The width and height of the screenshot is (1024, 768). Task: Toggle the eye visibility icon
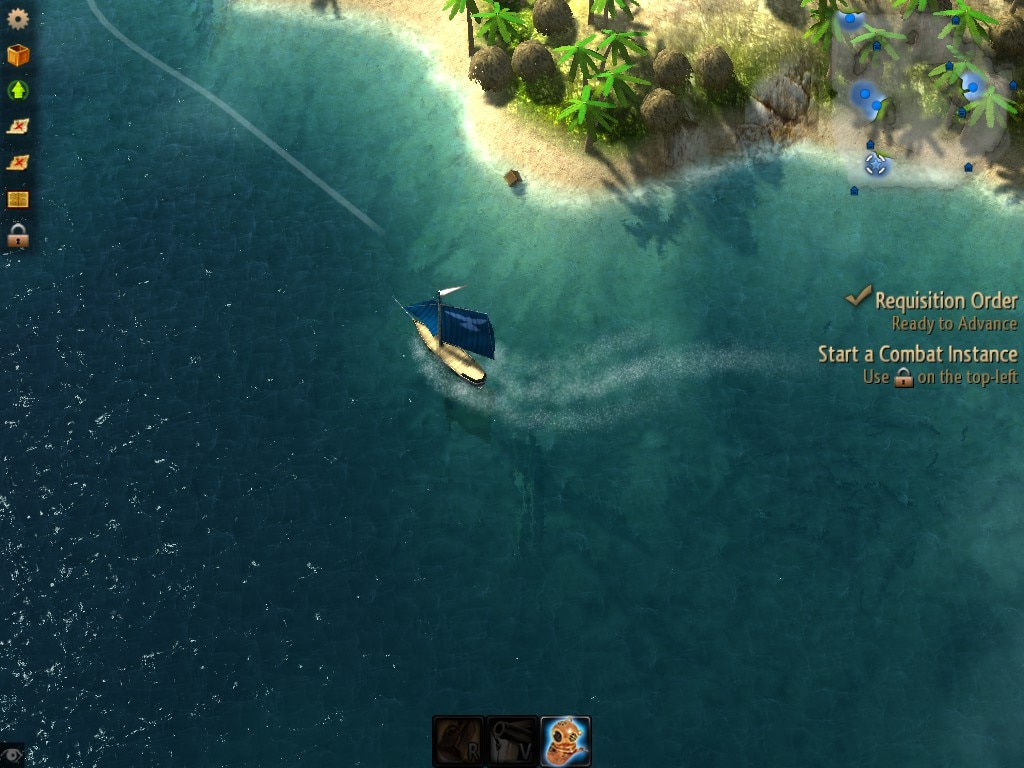coord(11,755)
